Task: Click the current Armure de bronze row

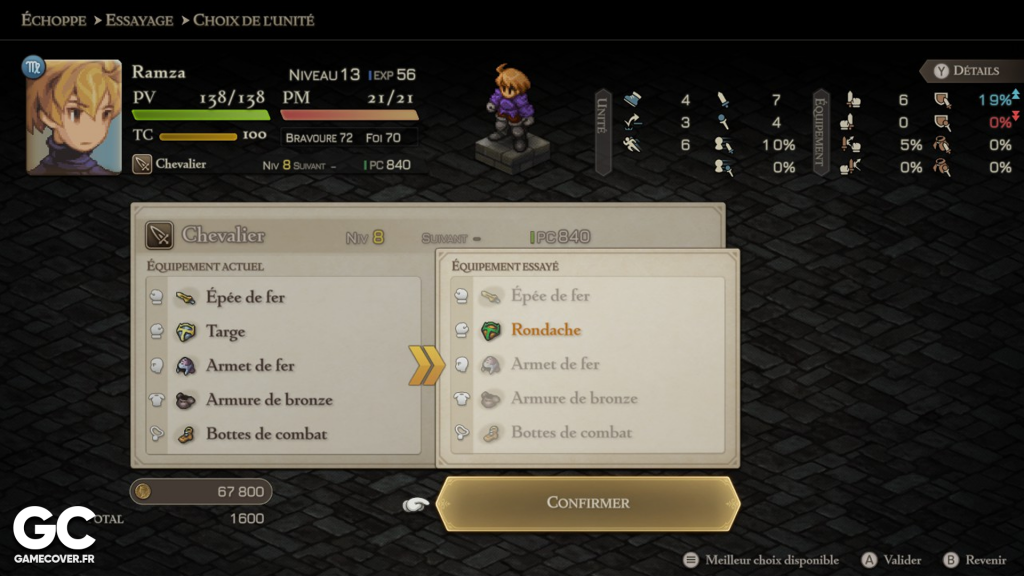Action: click(x=269, y=399)
